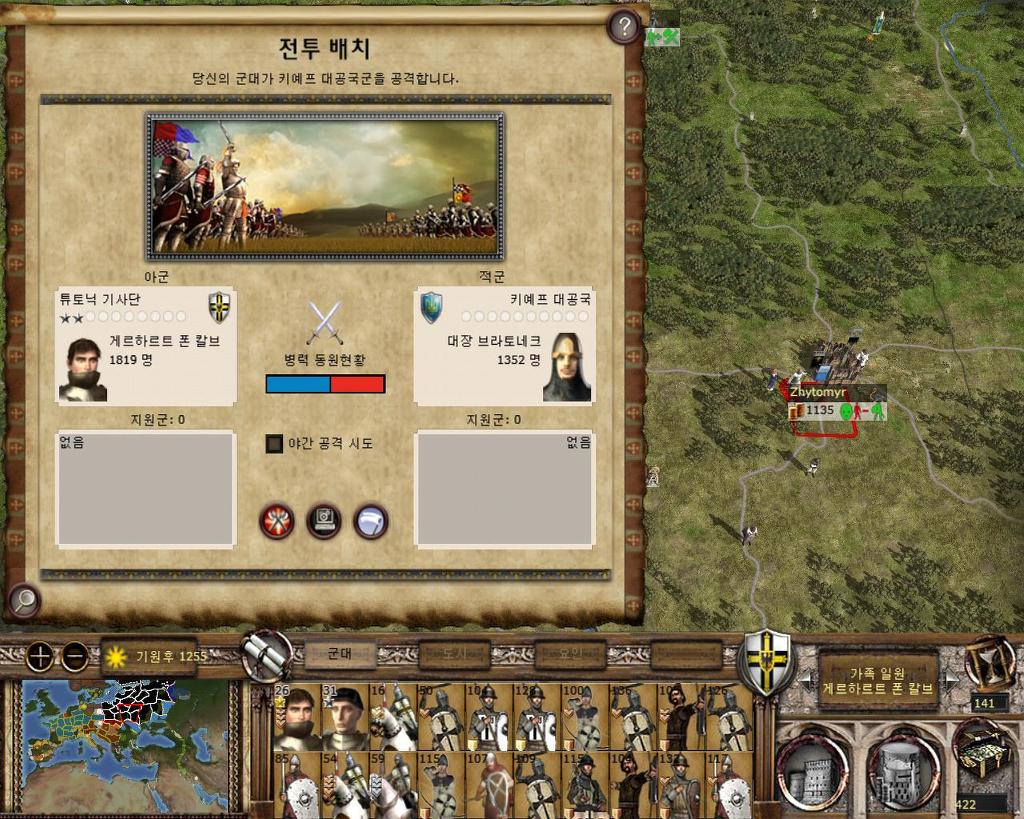Open the castle tower construction button
Image resolution: width=1024 pixels, height=819 pixels.
pyautogui.click(x=811, y=772)
